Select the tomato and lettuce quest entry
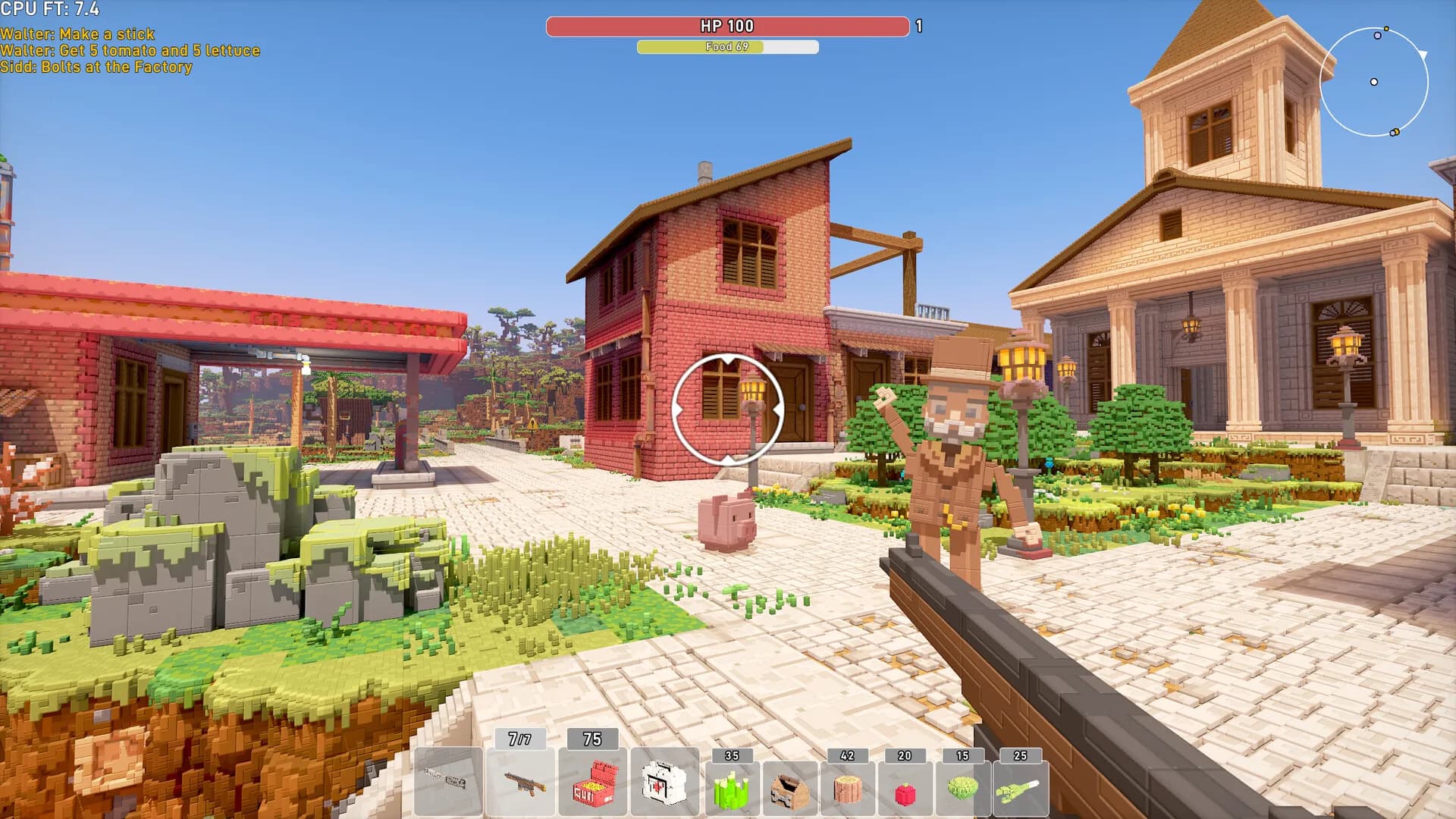 tap(130, 51)
